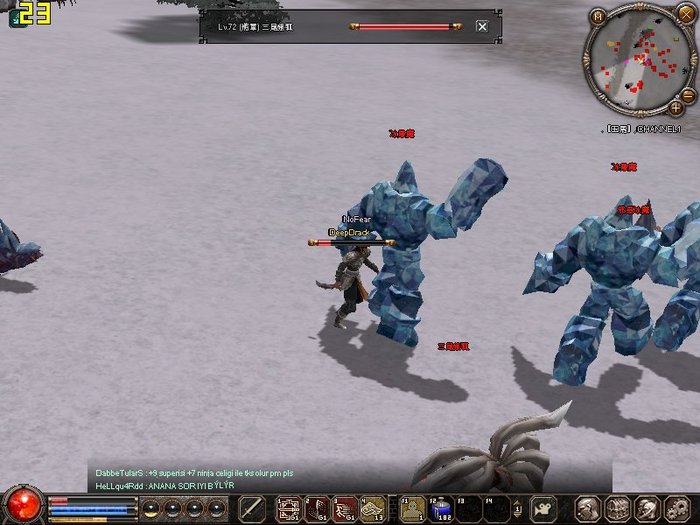Viewport: 700px width, 525px height.
Task: Click the DeepDrack target name label
Action: tap(349, 232)
